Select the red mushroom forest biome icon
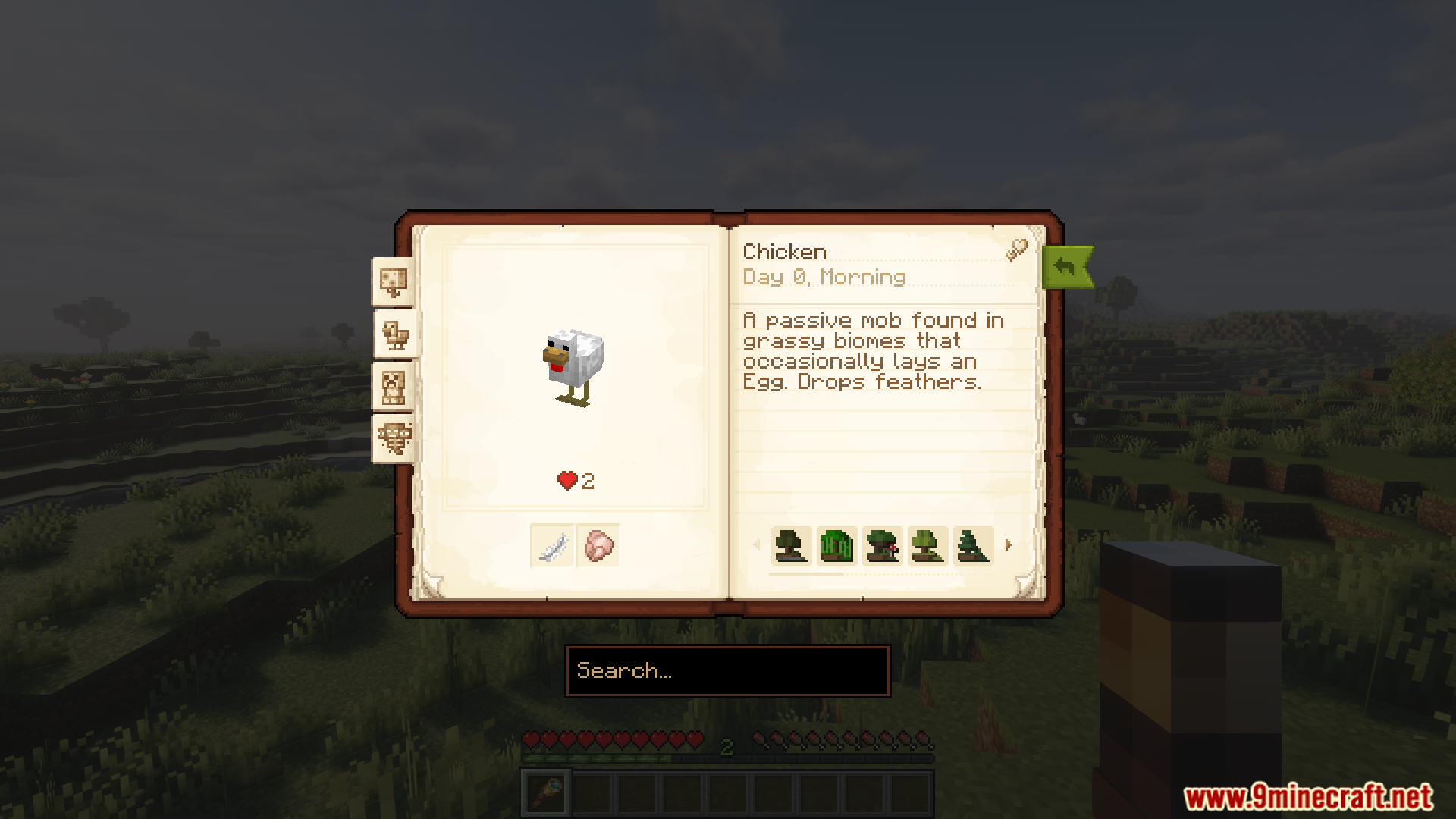This screenshot has width=1456, height=819. point(882,545)
